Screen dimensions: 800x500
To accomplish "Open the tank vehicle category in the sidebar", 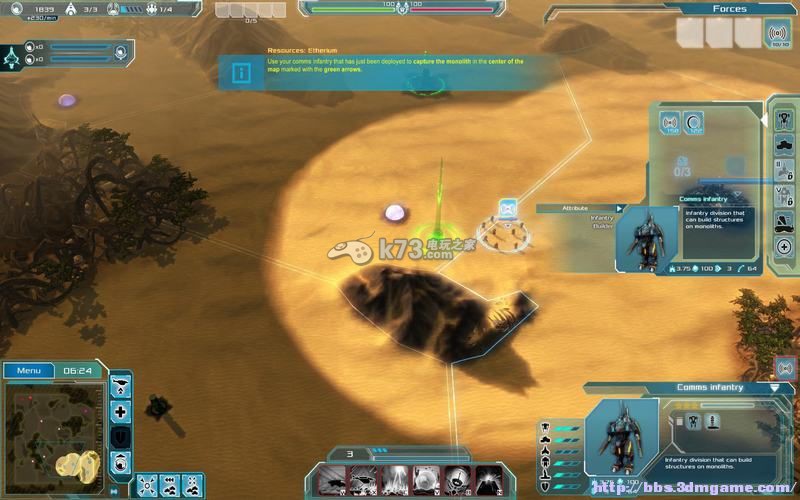I will tap(784, 145).
